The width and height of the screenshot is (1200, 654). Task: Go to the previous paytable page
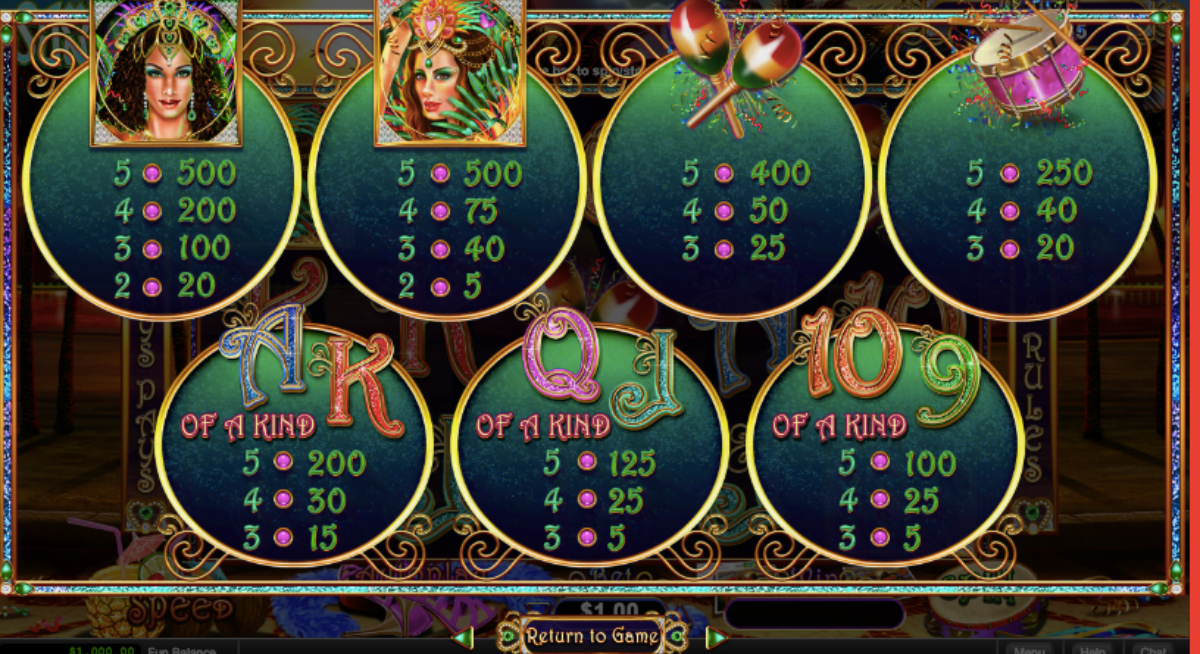tap(464, 637)
